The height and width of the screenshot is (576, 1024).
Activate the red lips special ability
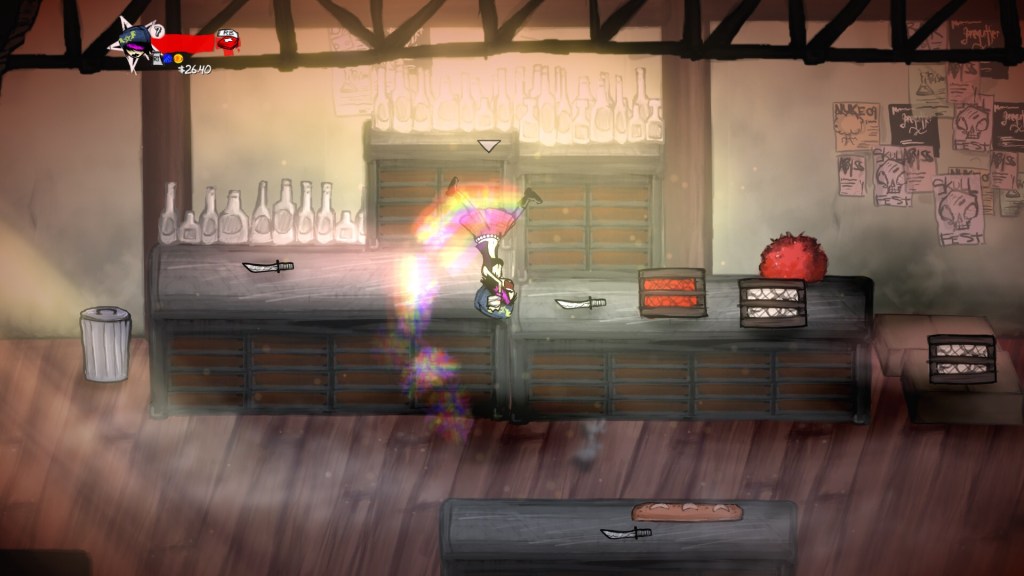[227, 41]
